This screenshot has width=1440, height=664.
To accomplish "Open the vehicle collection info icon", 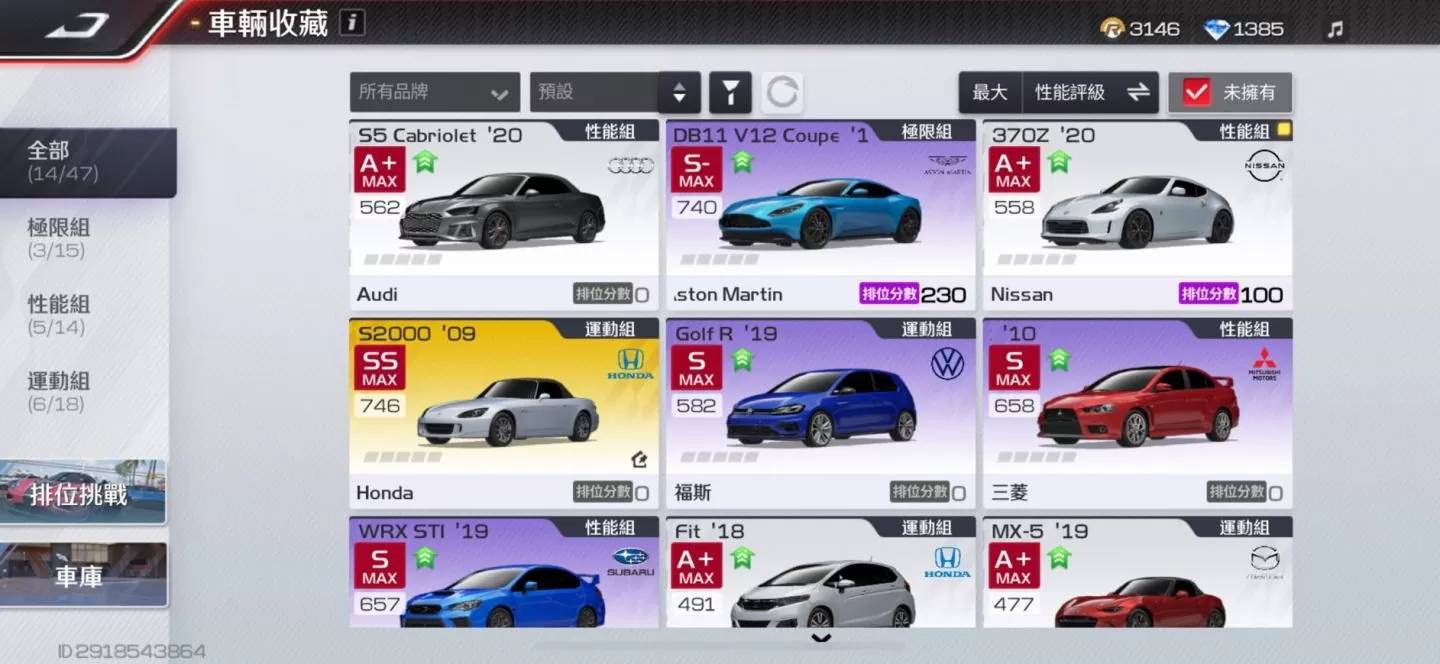I will [x=351, y=22].
